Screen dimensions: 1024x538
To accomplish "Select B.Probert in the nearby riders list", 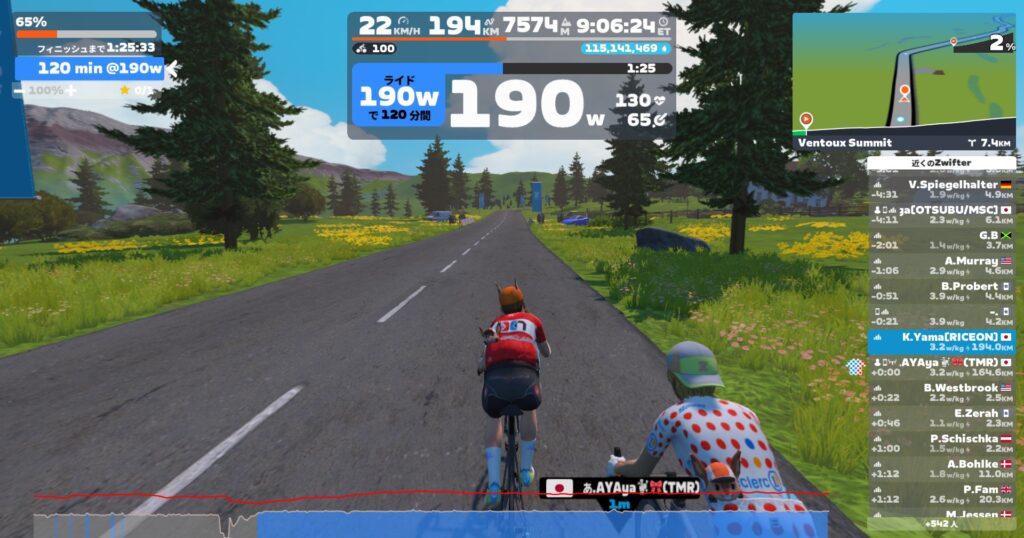I will point(943,291).
